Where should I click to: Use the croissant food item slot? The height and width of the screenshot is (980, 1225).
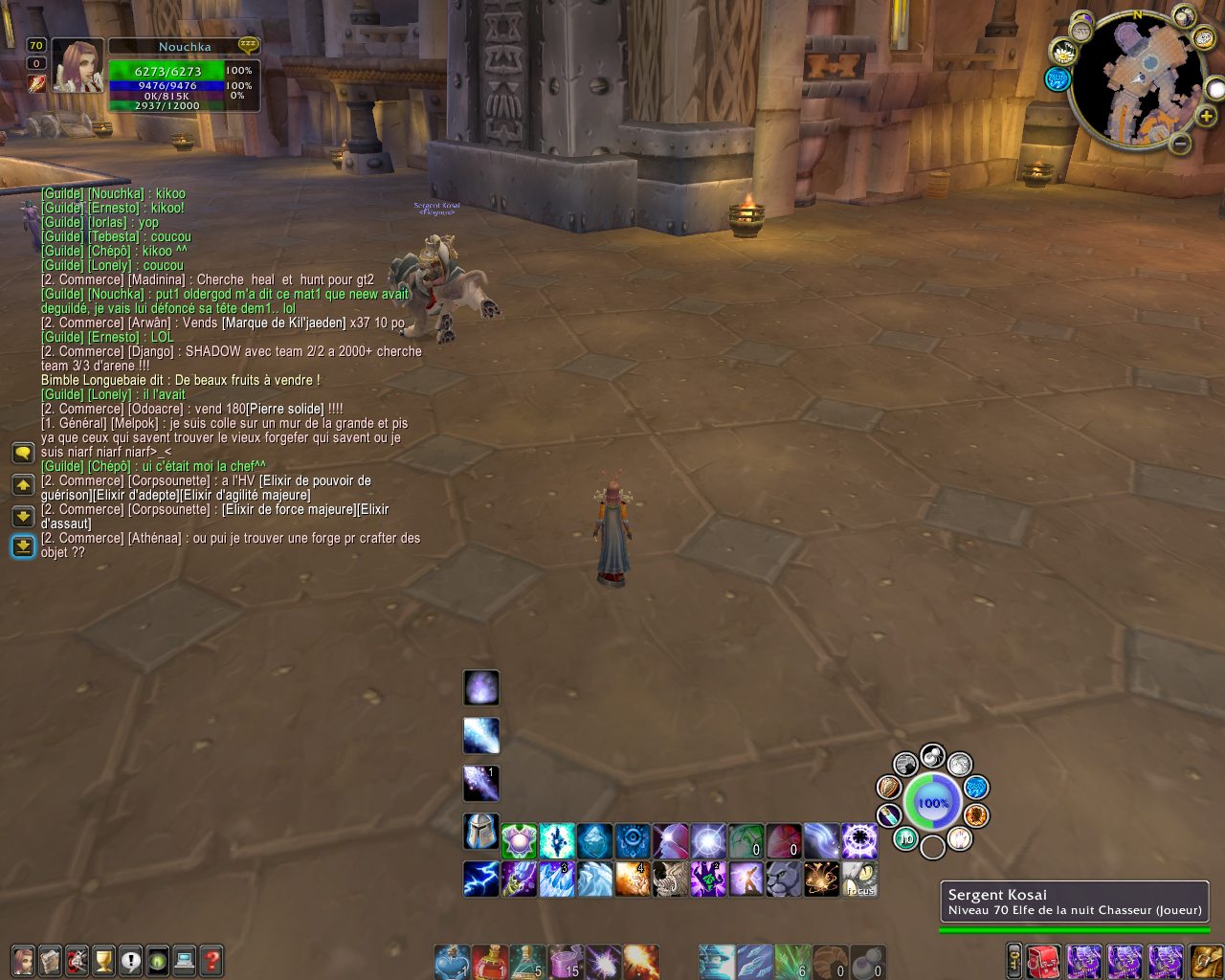tap(831, 962)
